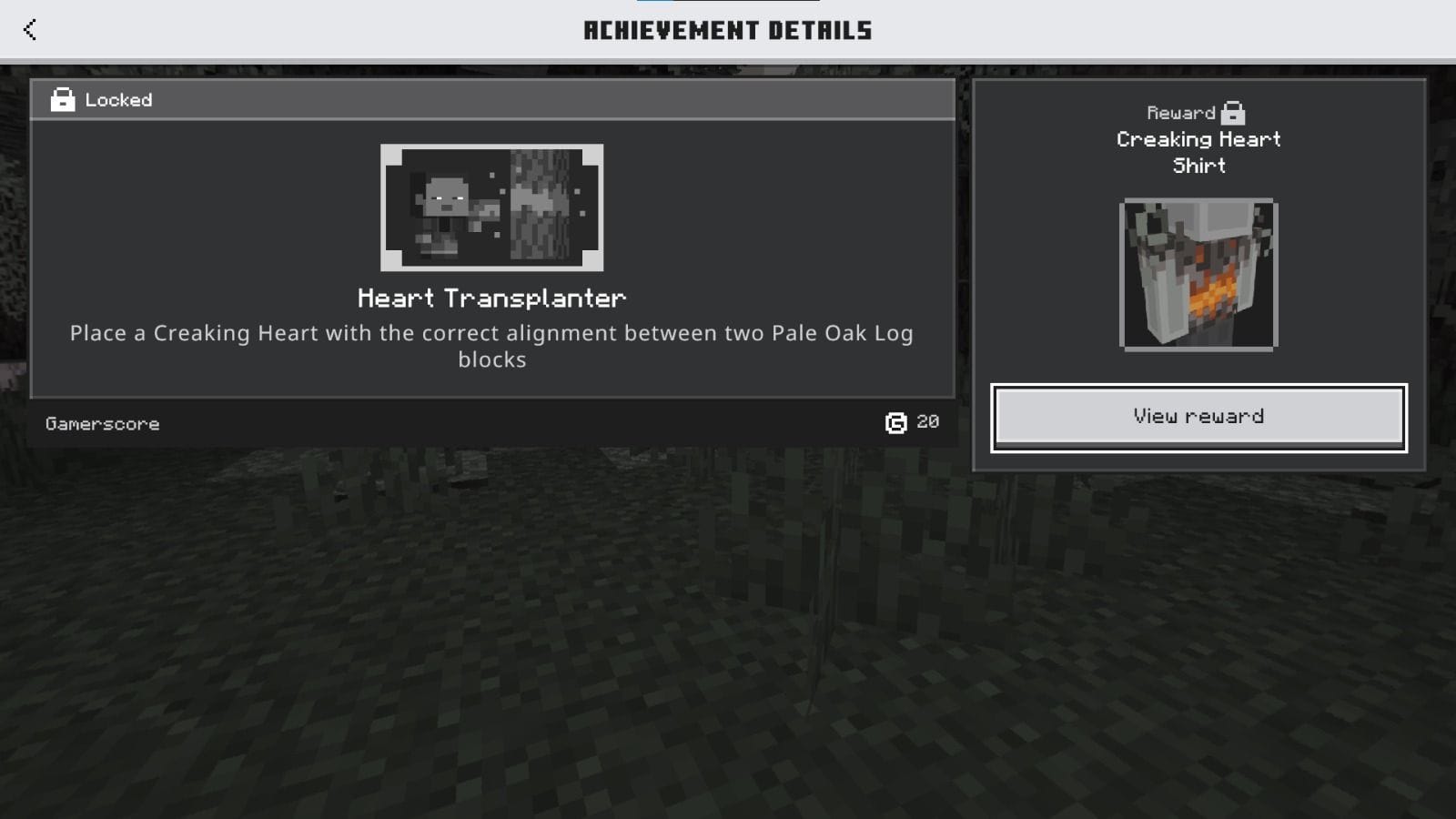Screen dimensions: 1456x819
Task: Click the pale oak log in the achievement artwork
Action: click(541, 205)
